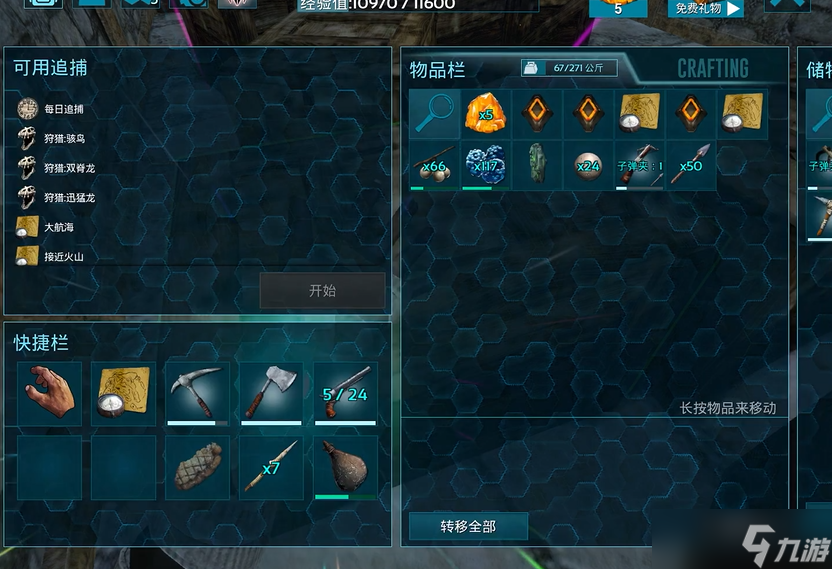This screenshot has width=832, height=569.
Task: Select the blue berries stack x117
Action: [486, 166]
